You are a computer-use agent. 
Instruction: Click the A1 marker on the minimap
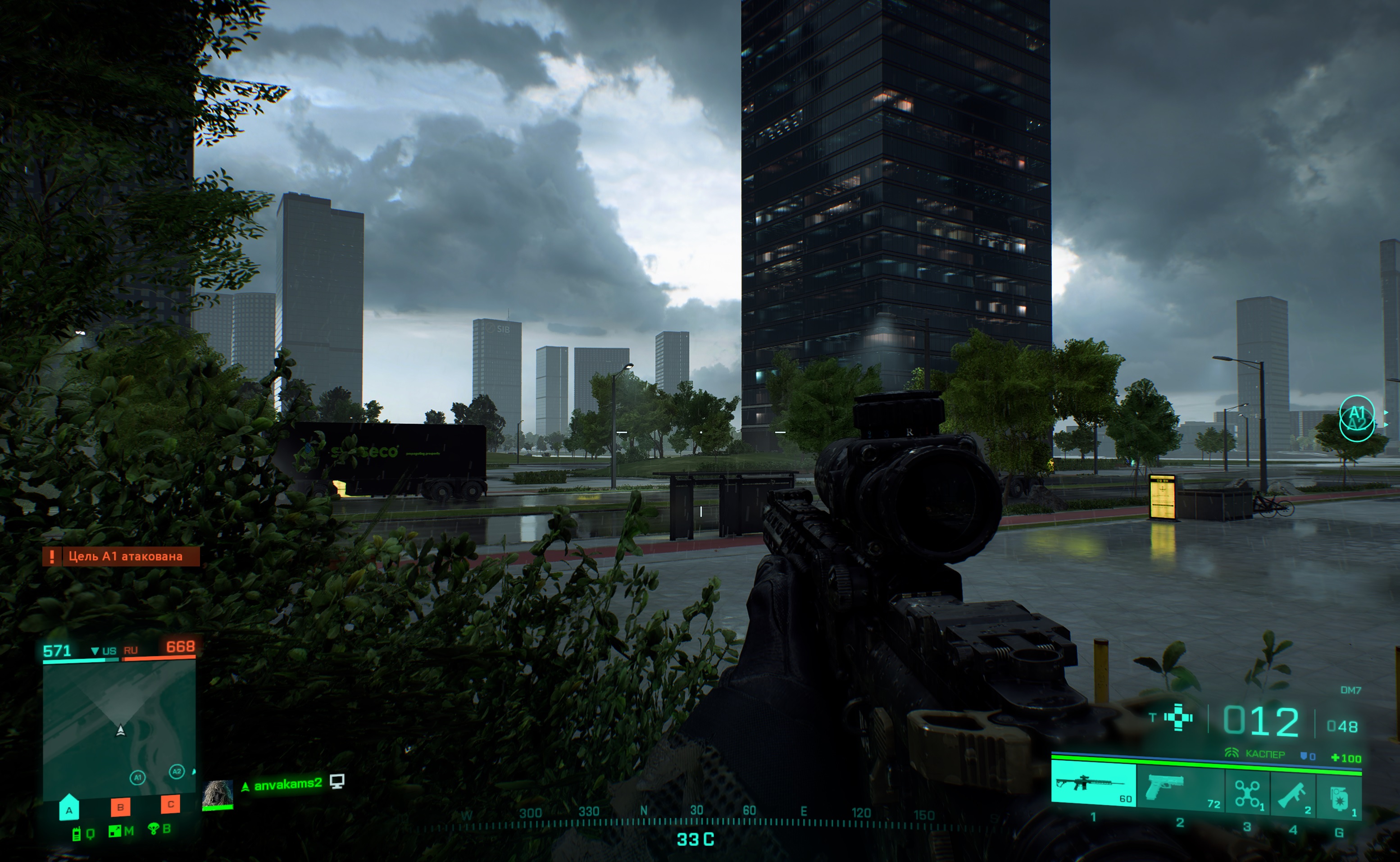click(x=137, y=777)
